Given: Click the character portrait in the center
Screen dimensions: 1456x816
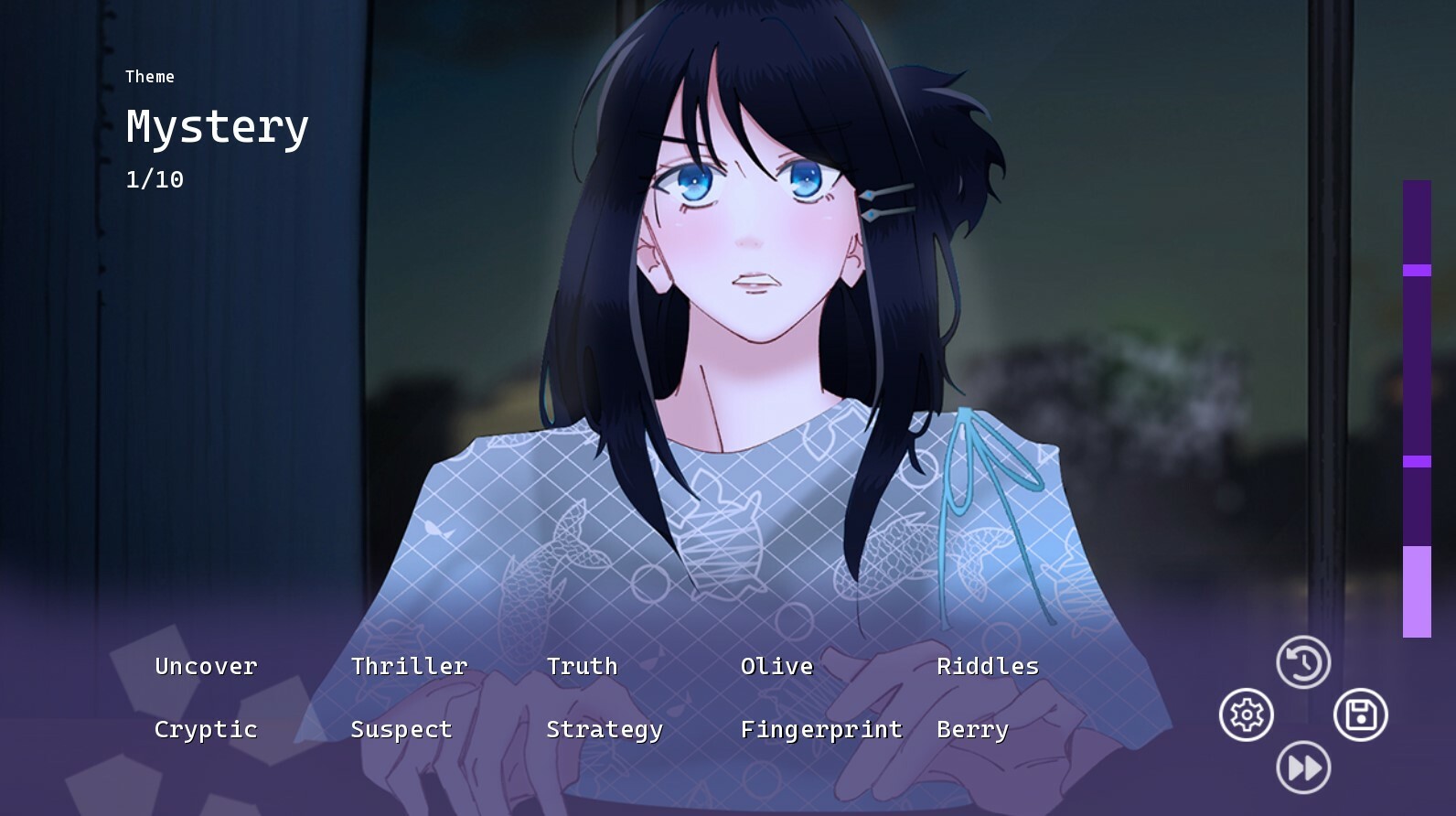Looking at the screenshot, I should (x=750, y=366).
